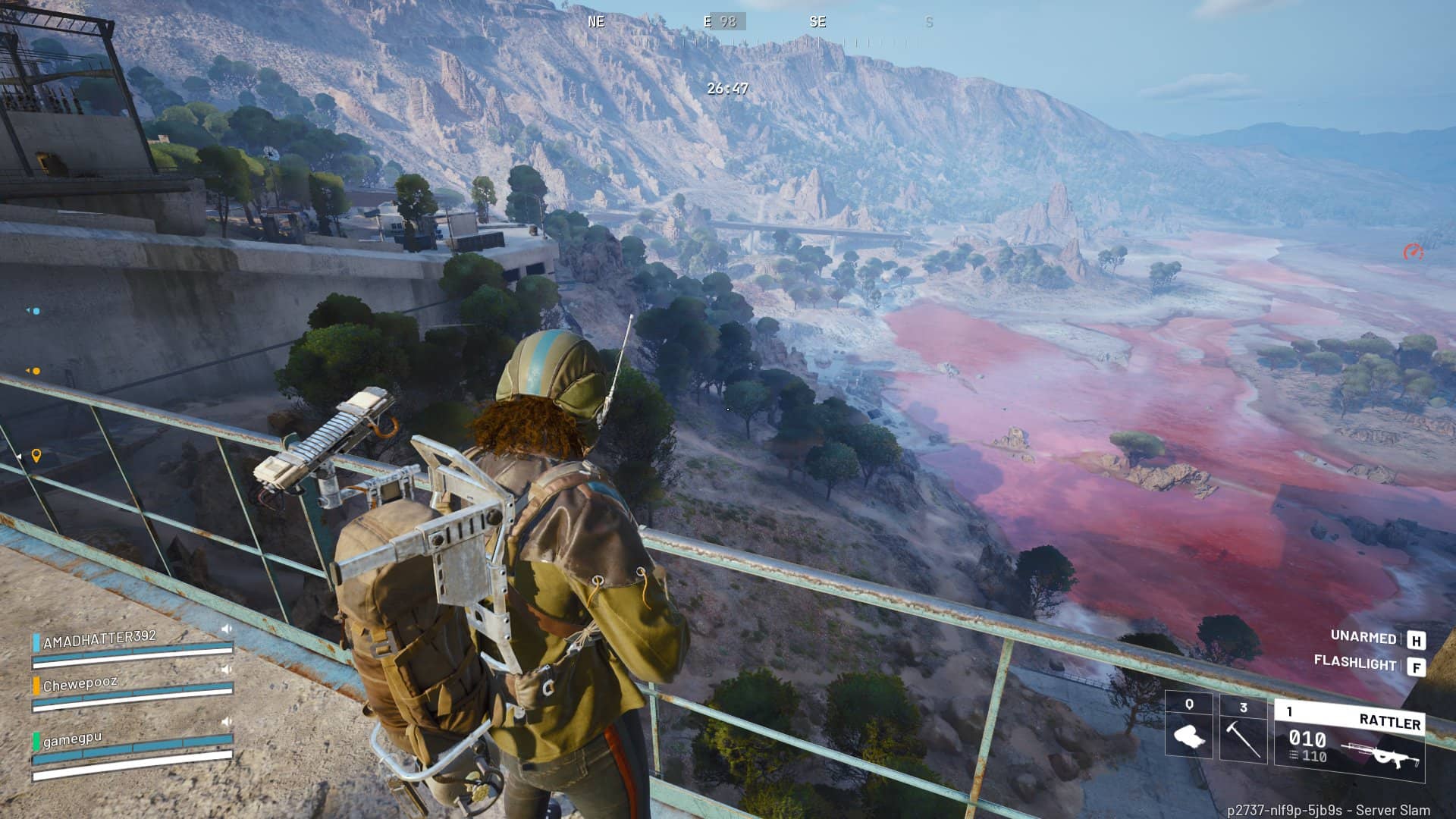
Task: Click the compass east heading readout
Action: click(723, 22)
